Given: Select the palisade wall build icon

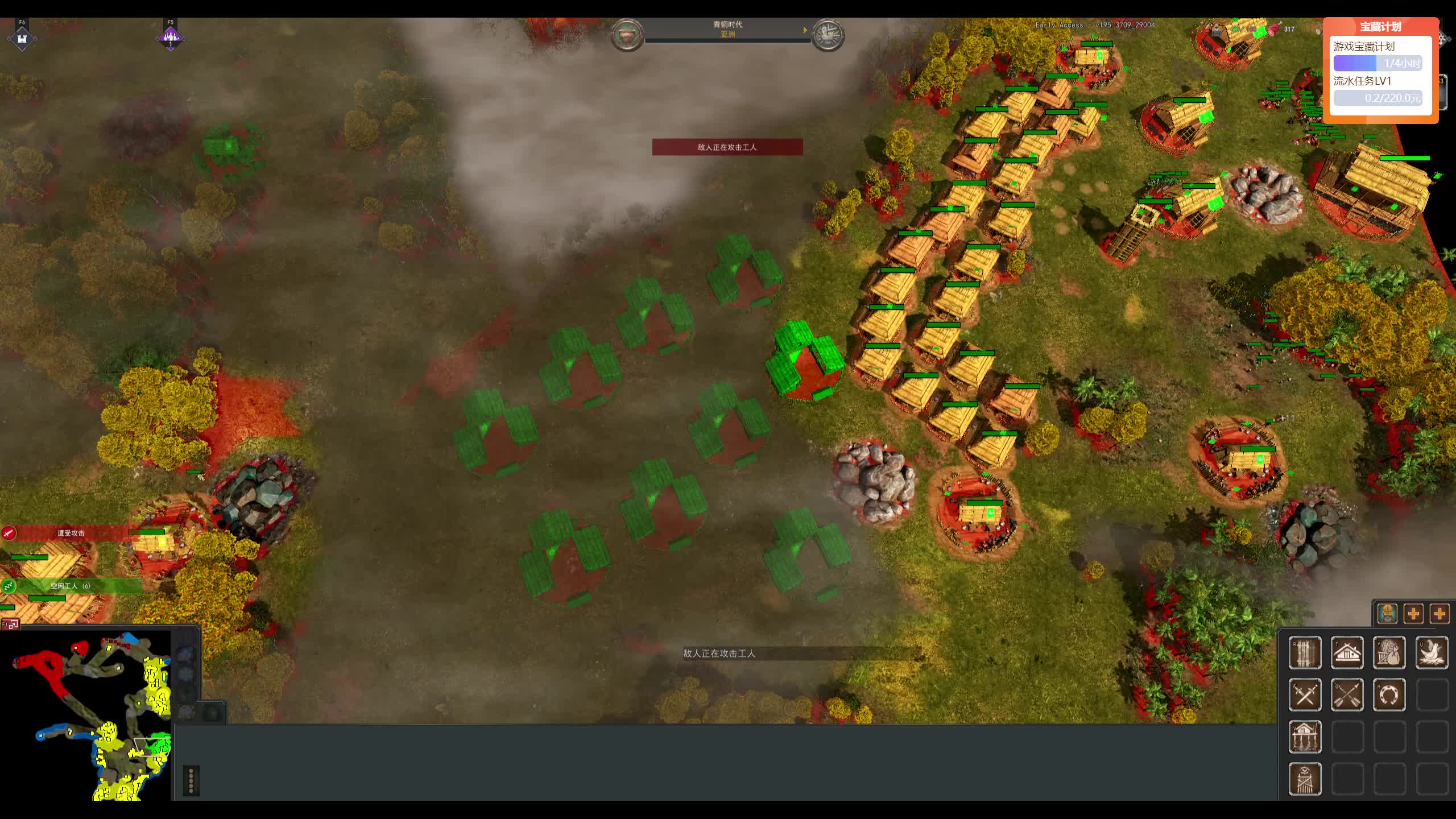Looking at the screenshot, I should pos(1305,652).
